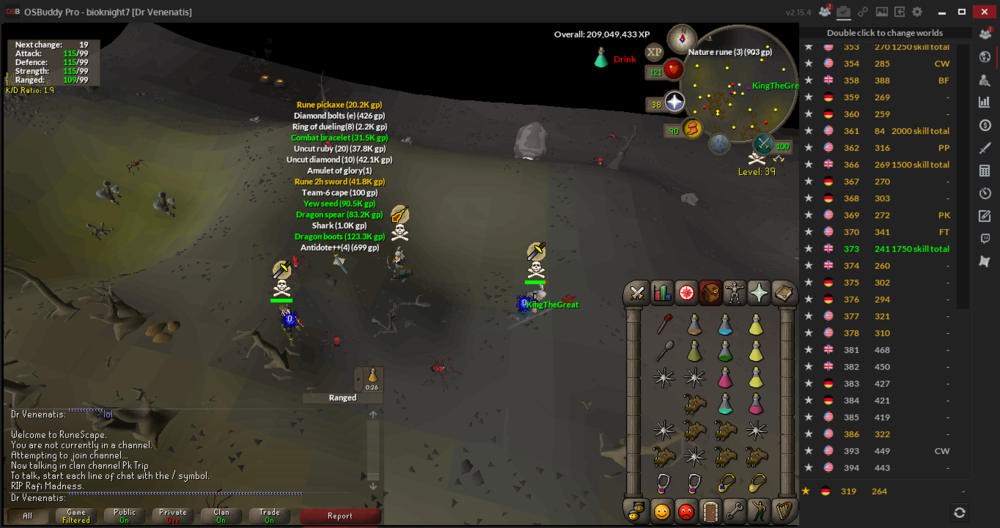Image resolution: width=1000 pixels, height=528 pixels.
Task: Open the Friends list tab
Action: [661, 511]
